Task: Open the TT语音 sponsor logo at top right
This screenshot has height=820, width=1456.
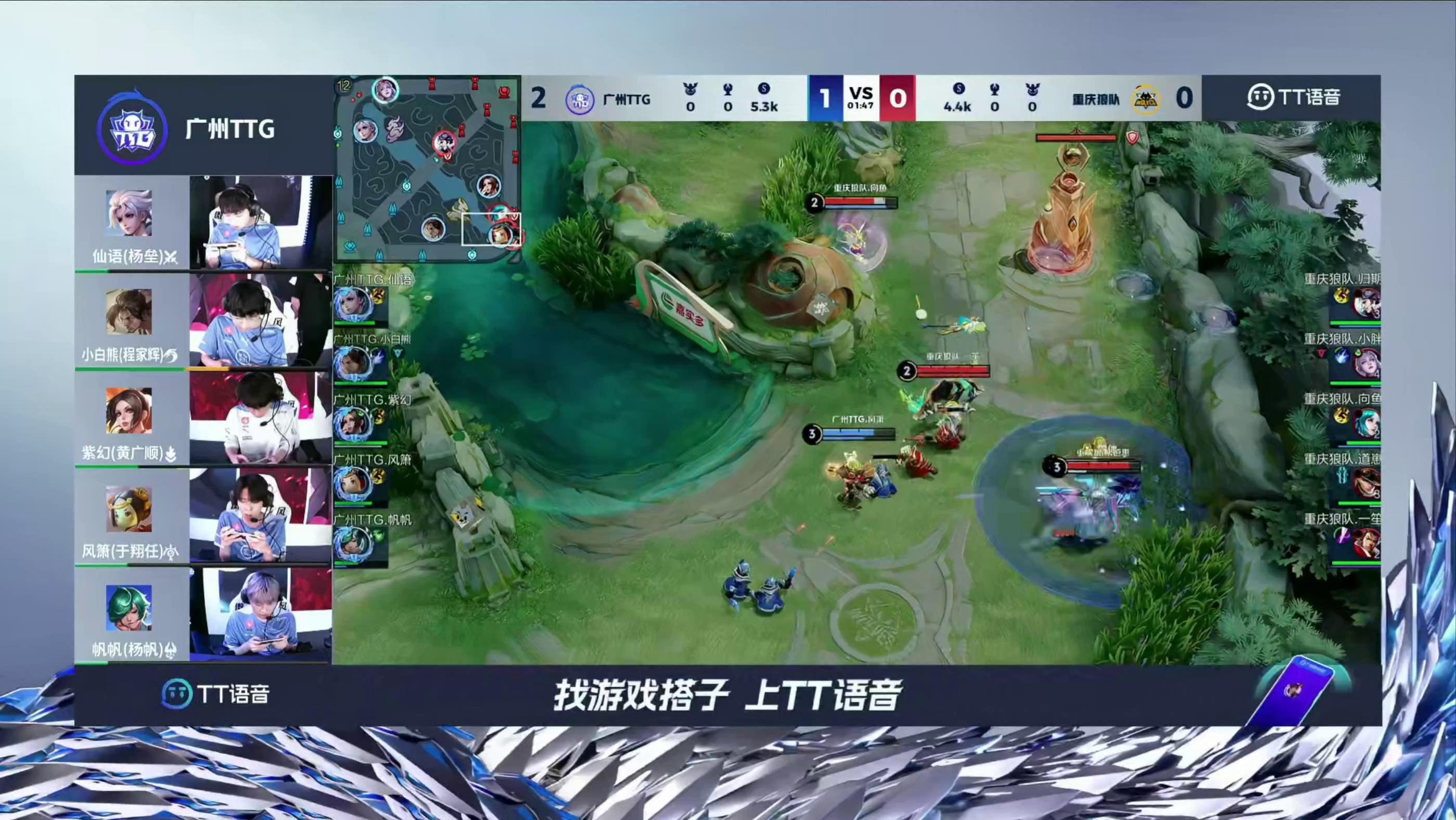Action: point(1293,97)
